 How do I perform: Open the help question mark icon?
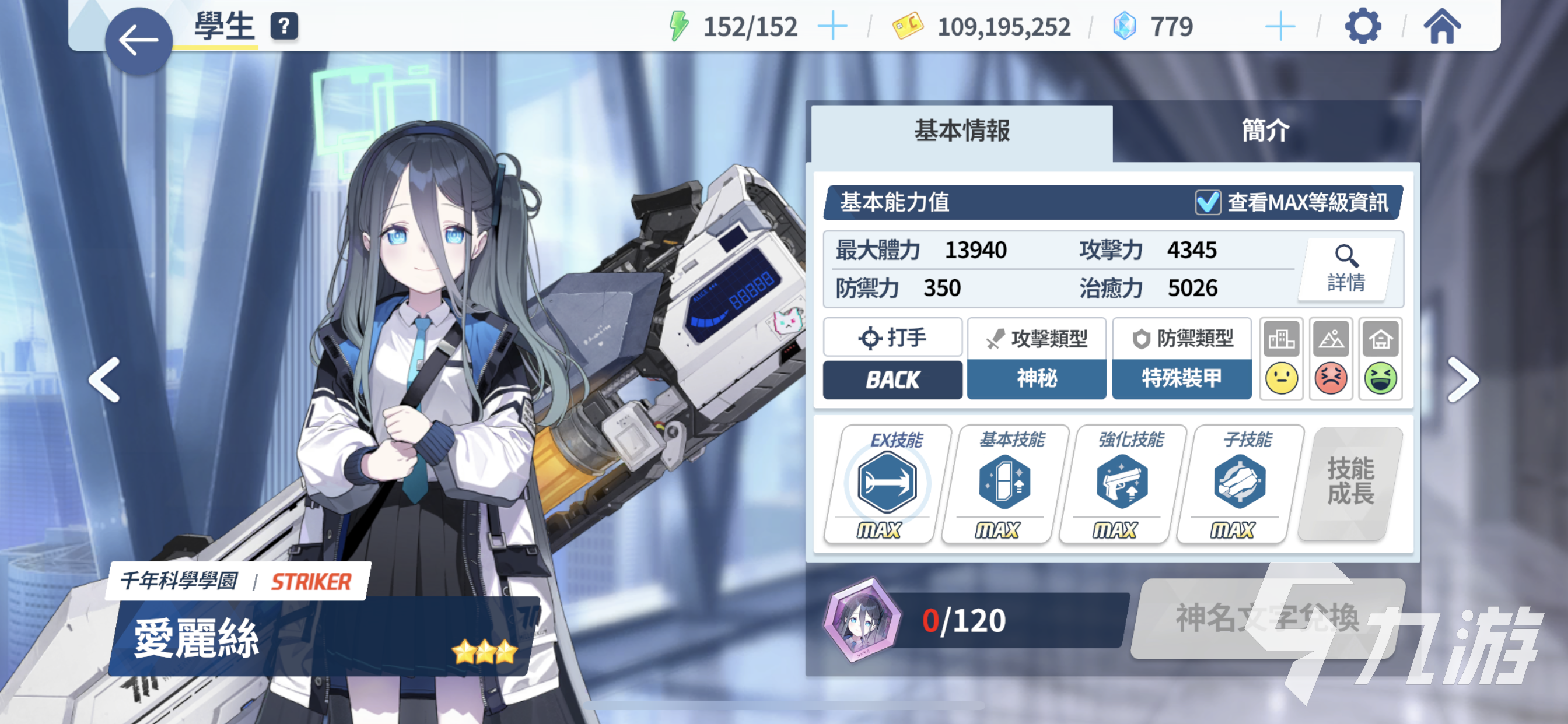(283, 27)
